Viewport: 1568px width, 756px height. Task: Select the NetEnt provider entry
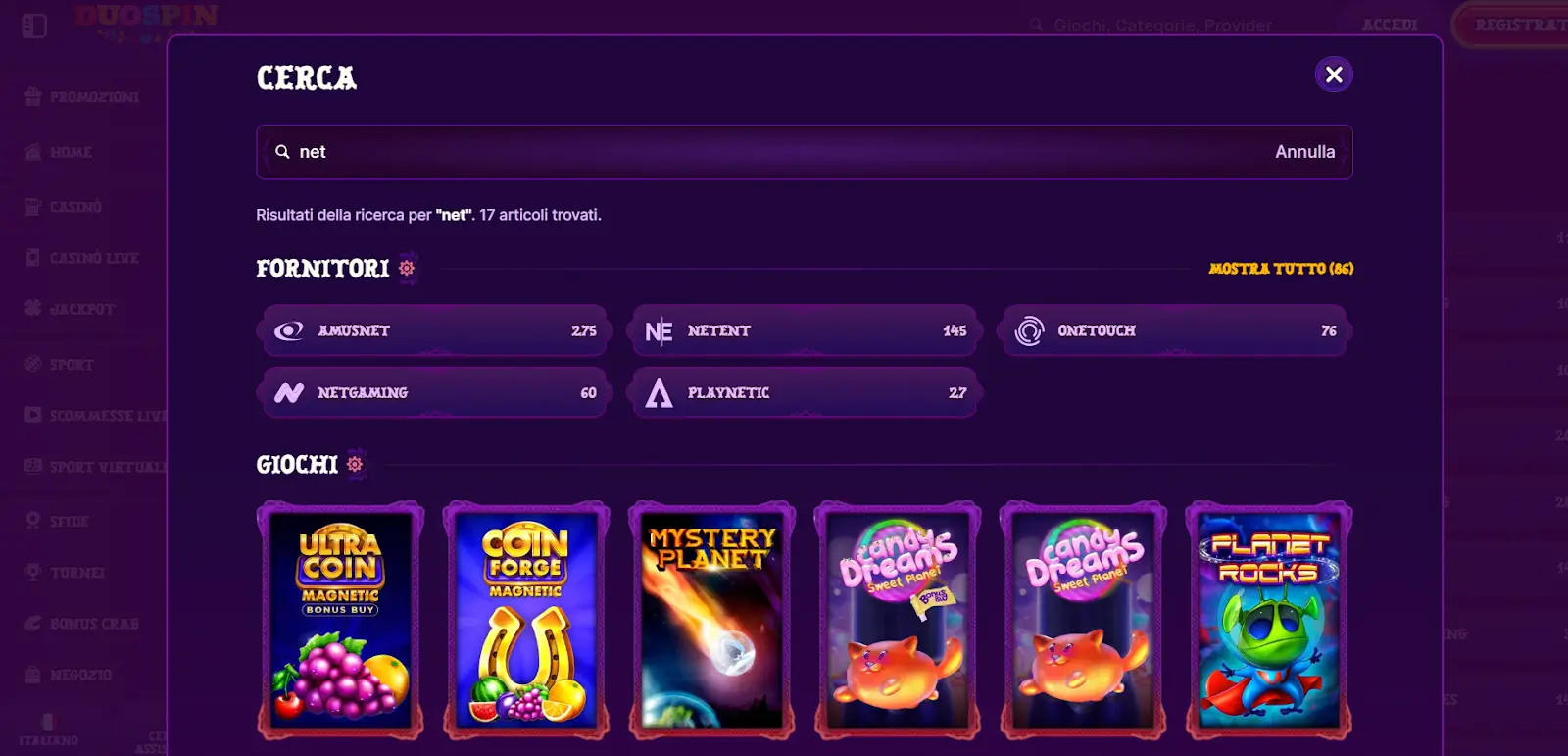[x=804, y=330]
